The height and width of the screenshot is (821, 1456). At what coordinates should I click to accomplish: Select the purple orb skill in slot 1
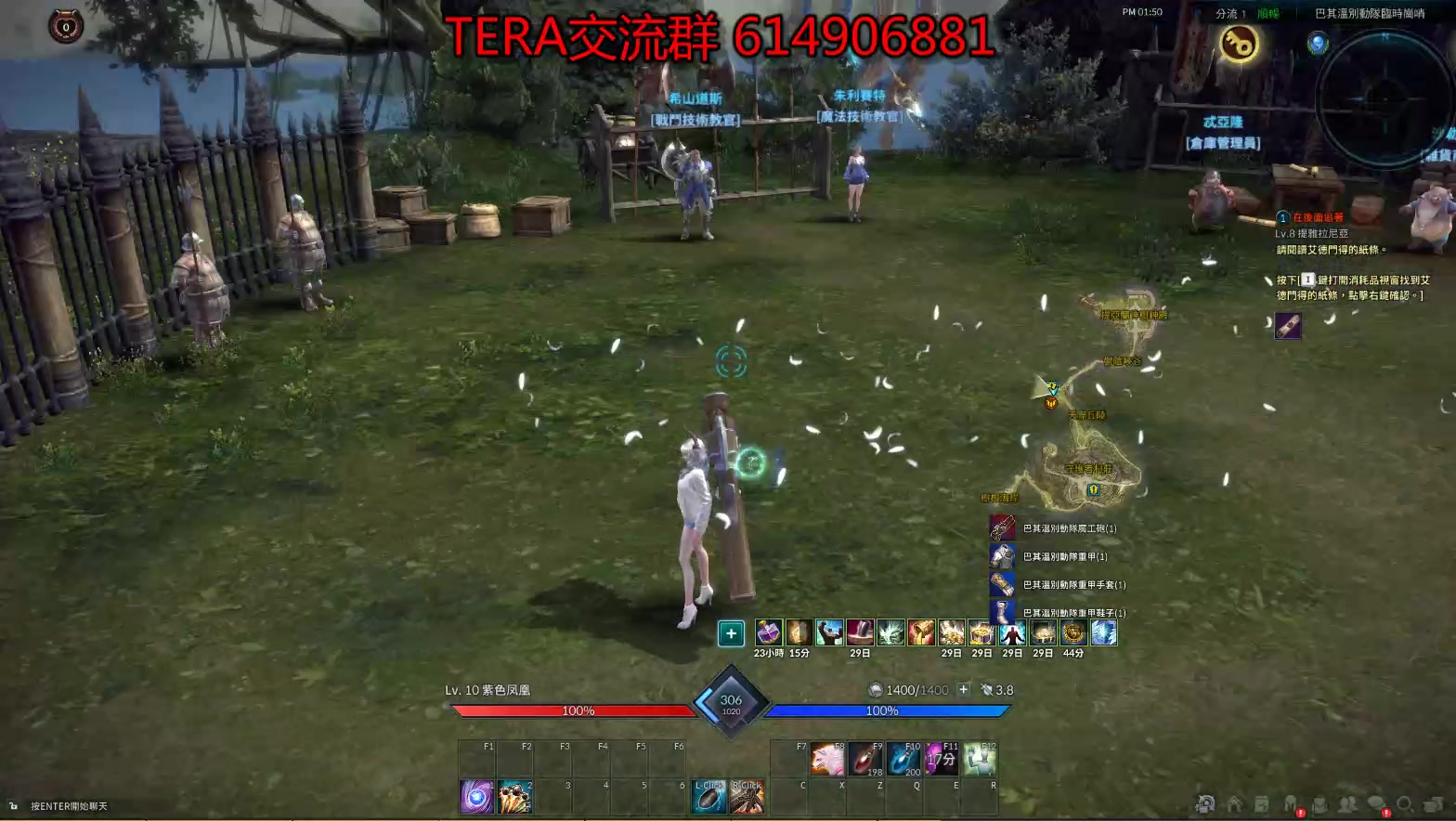476,794
